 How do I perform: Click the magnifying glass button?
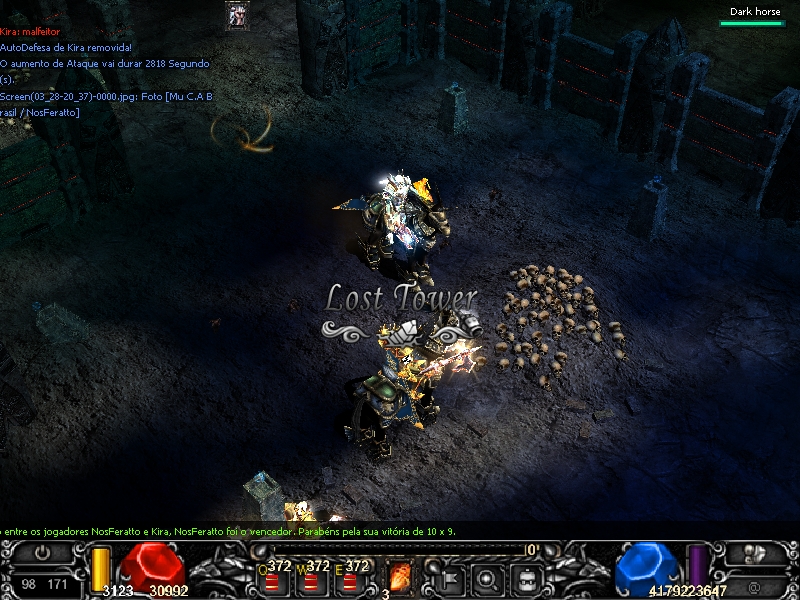pyautogui.click(x=487, y=578)
